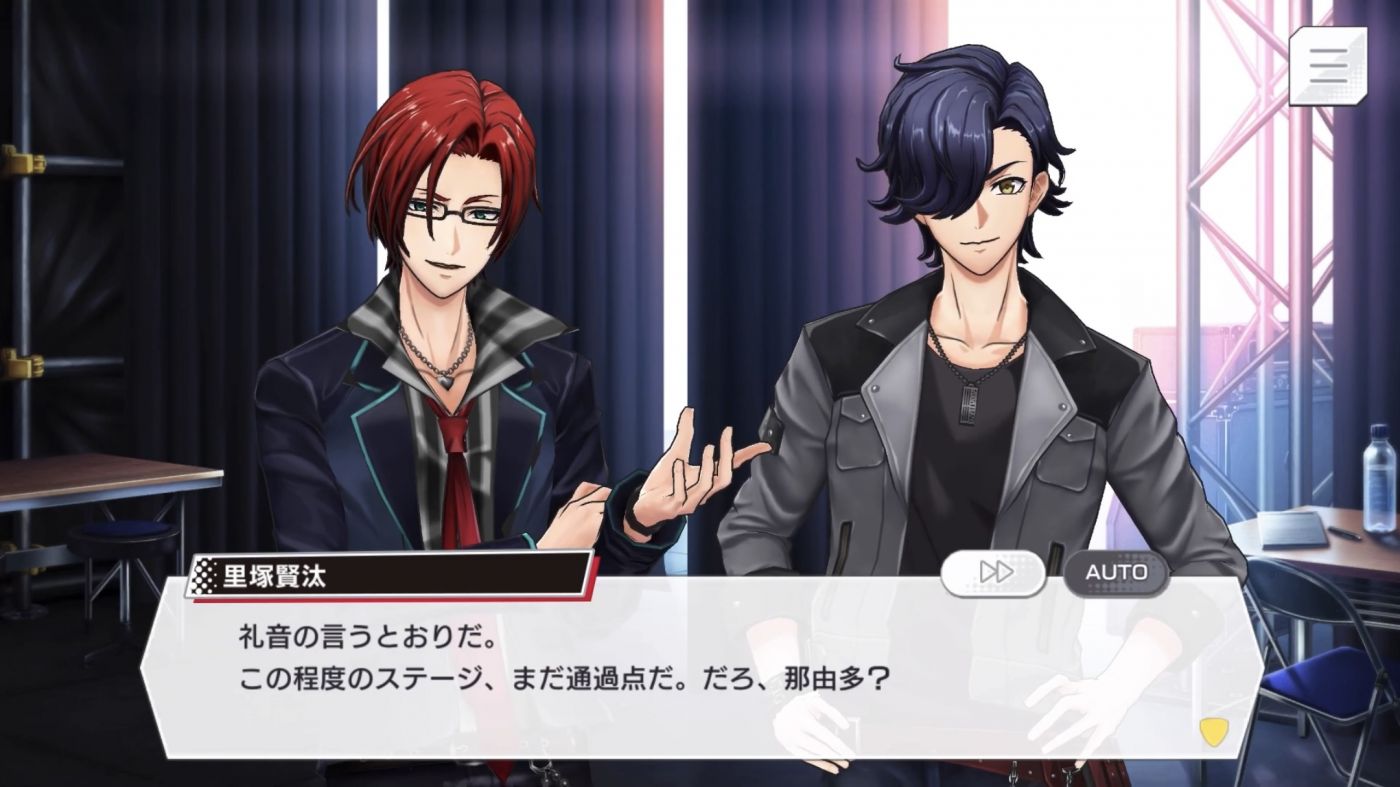
Task: Fast-forward the story dialogue
Action: (993, 573)
